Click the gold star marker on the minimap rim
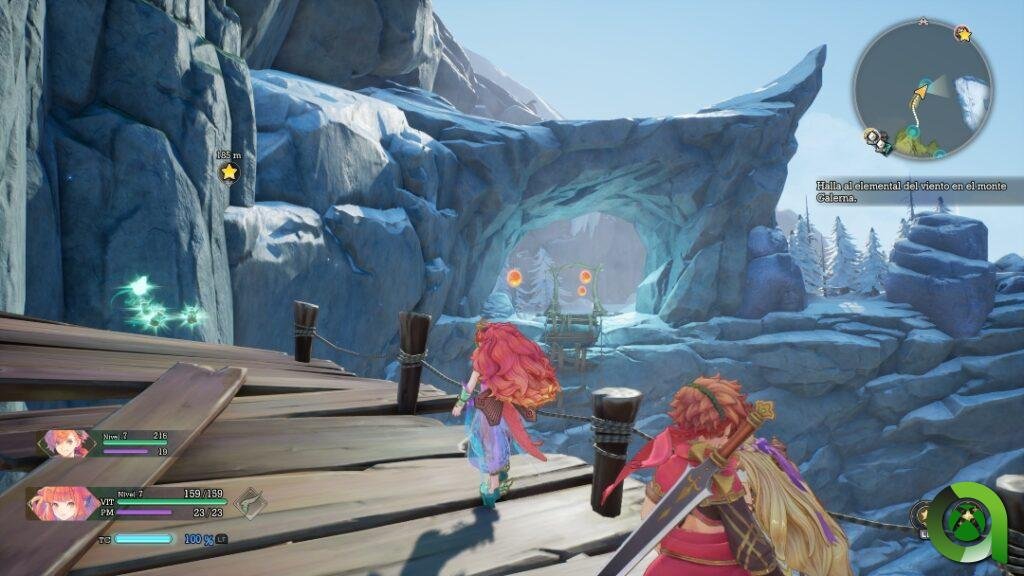The height and width of the screenshot is (576, 1024). pyautogui.click(x=963, y=34)
